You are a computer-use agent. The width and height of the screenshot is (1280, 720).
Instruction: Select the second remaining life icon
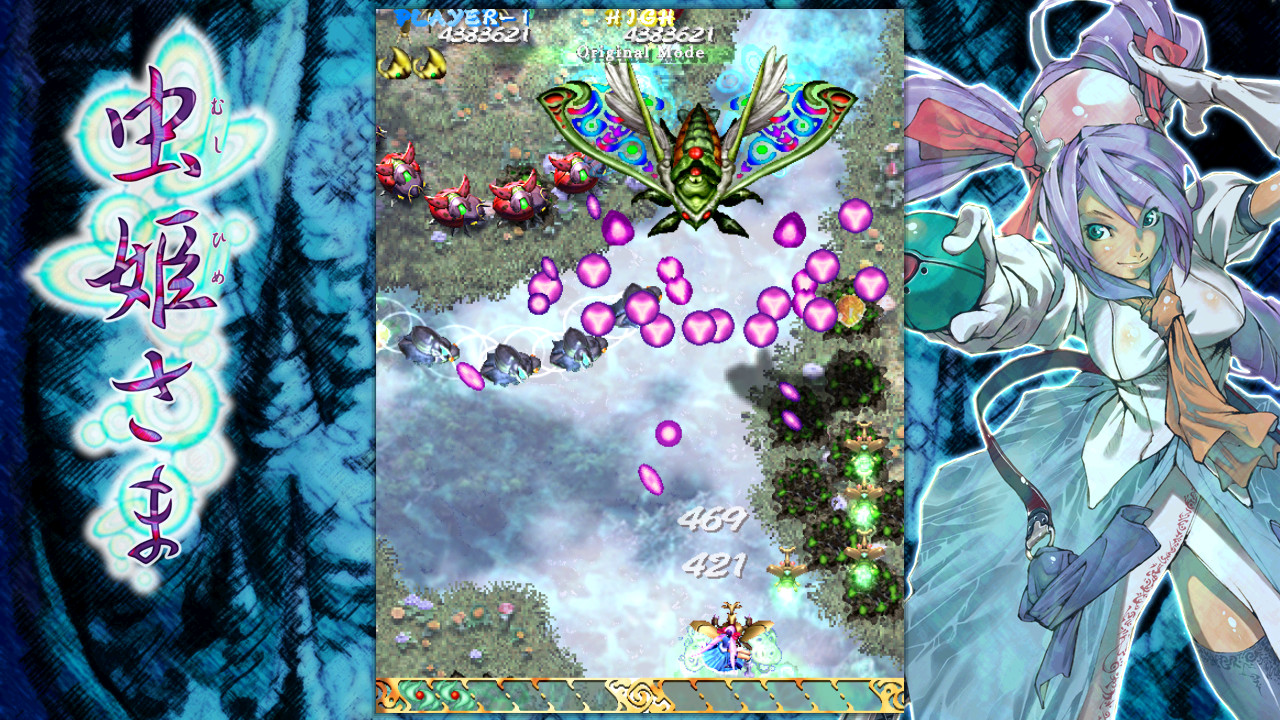433,63
